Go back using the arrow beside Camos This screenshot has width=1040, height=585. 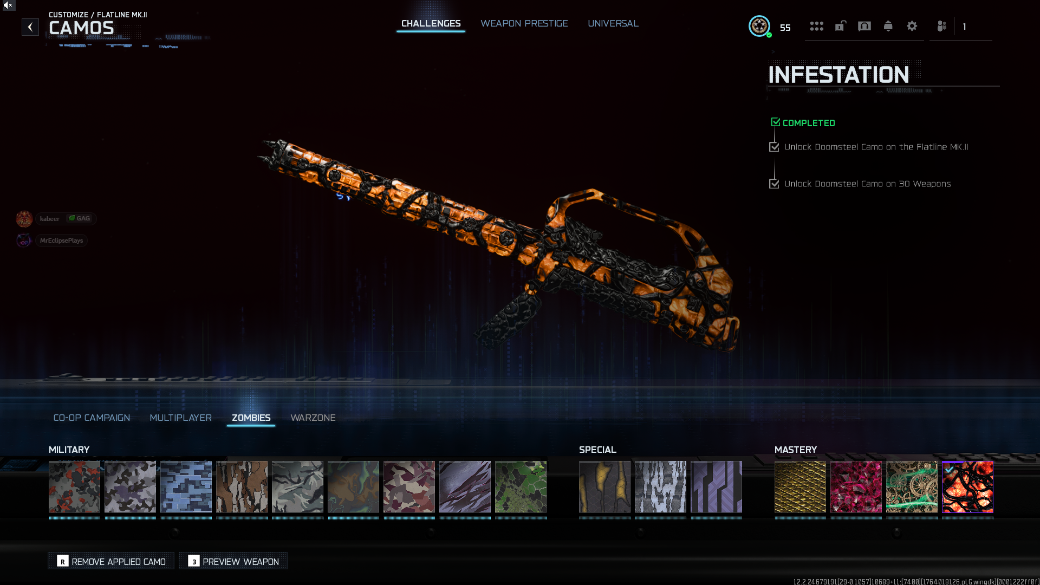click(31, 27)
